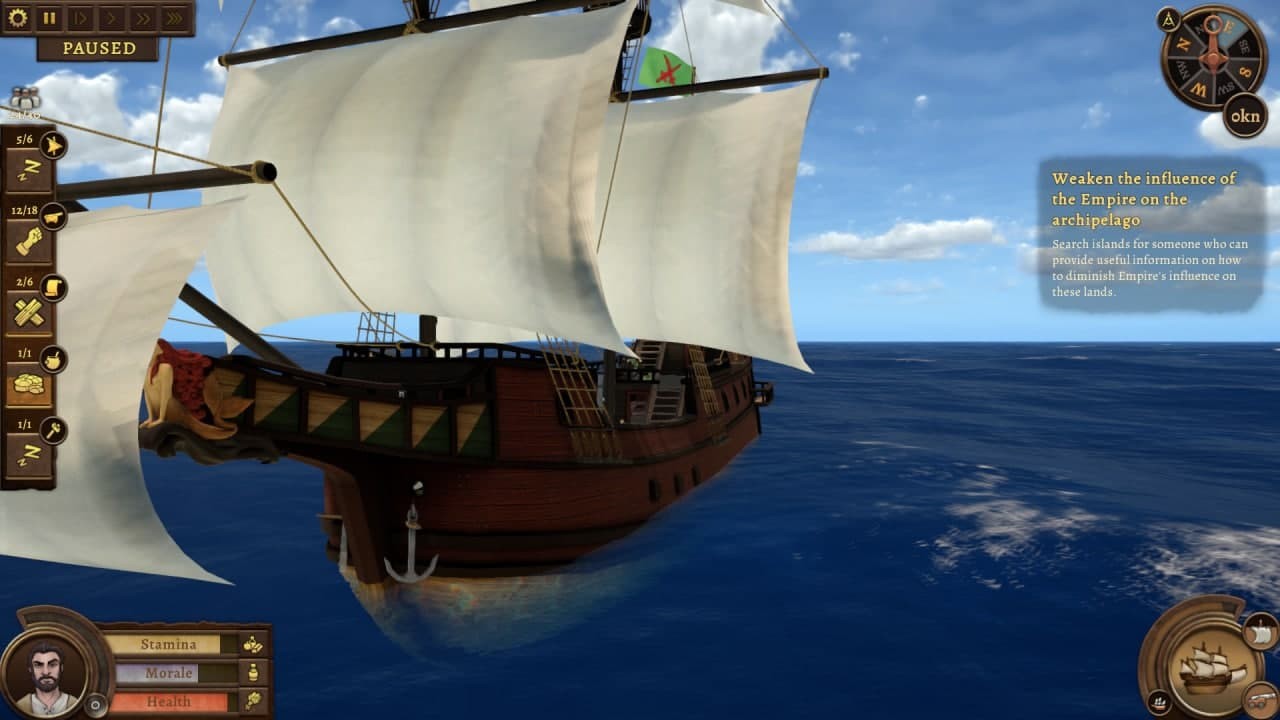Pause the game with the pause button
This screenshot has height=720, width=1280.
pyautogui.click(x=47, y=16)
